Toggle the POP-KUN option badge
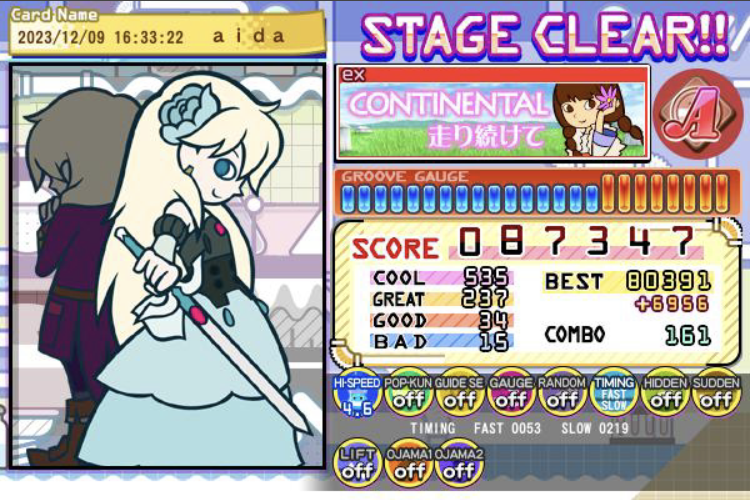 (408, 396)
